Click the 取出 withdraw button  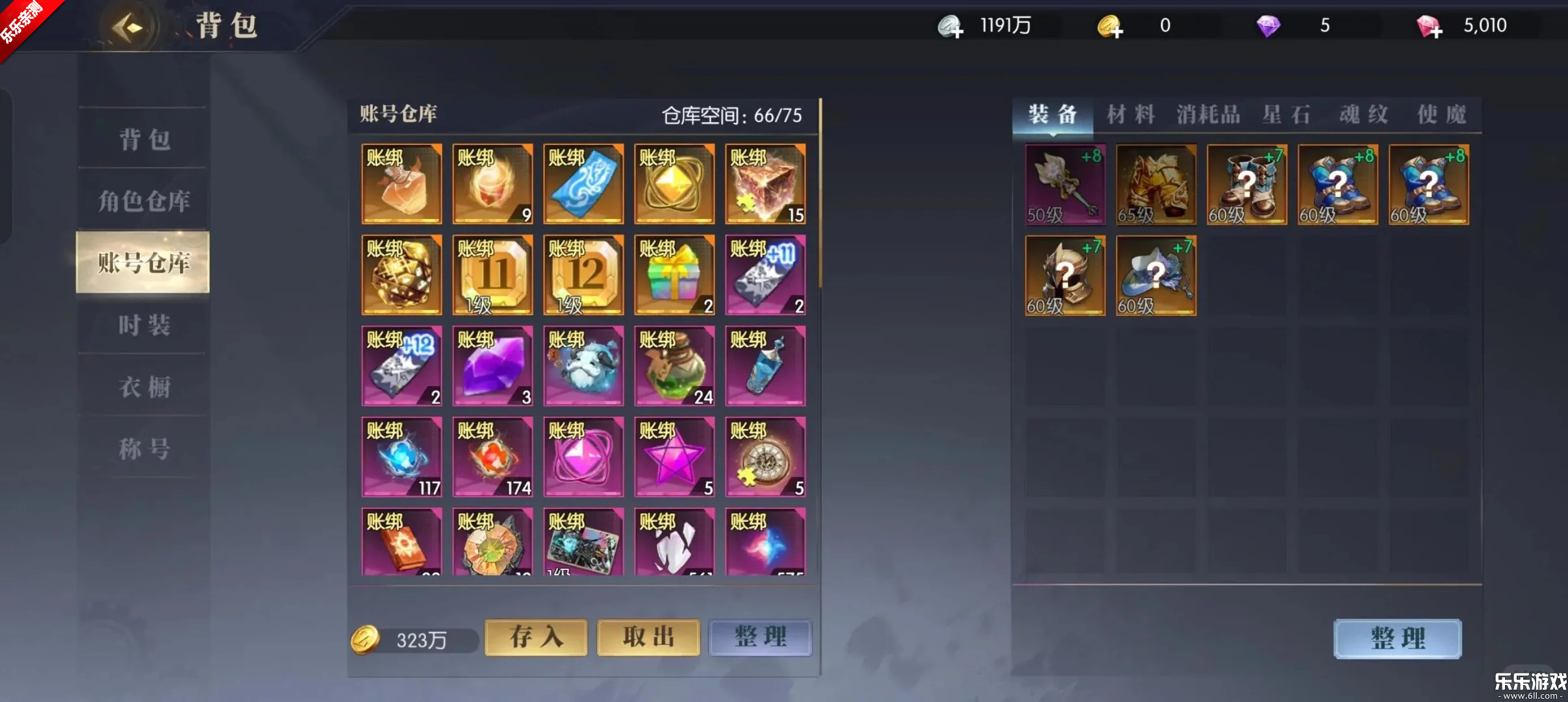coord(648,637)
